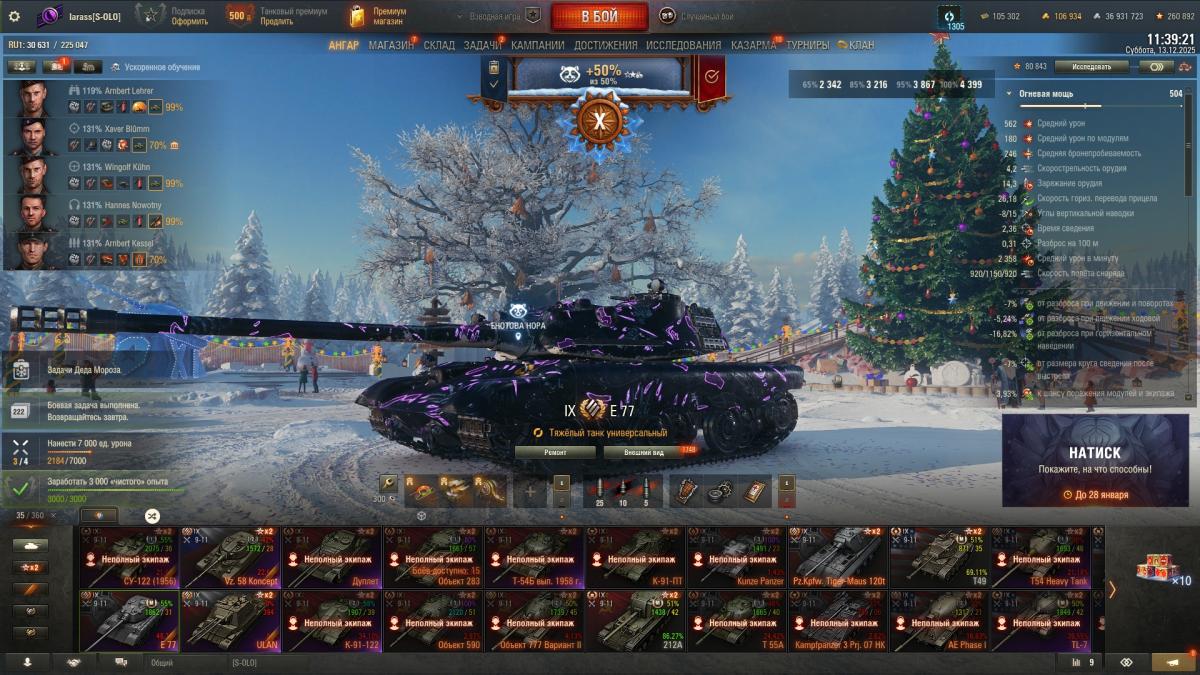Open the НАТИСК event banner

(1095, 460)
